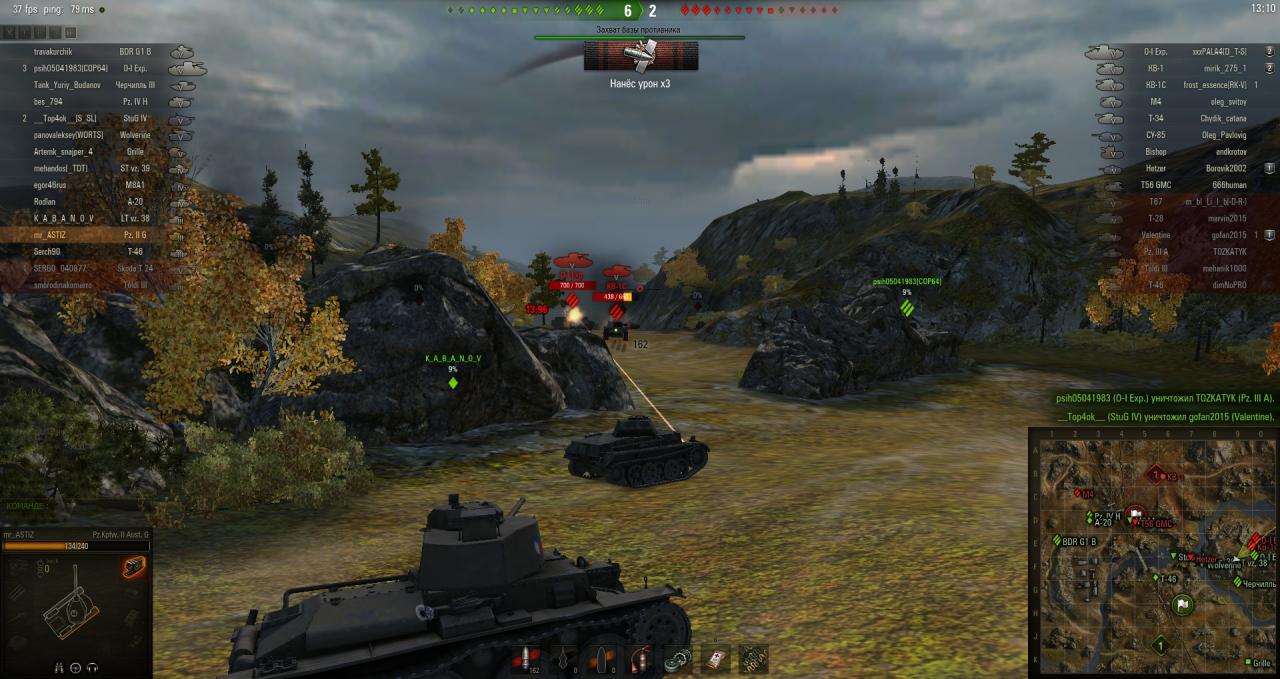Click the enemy base capture progress bar
The image size is (1280, 679).
point(640,38)
